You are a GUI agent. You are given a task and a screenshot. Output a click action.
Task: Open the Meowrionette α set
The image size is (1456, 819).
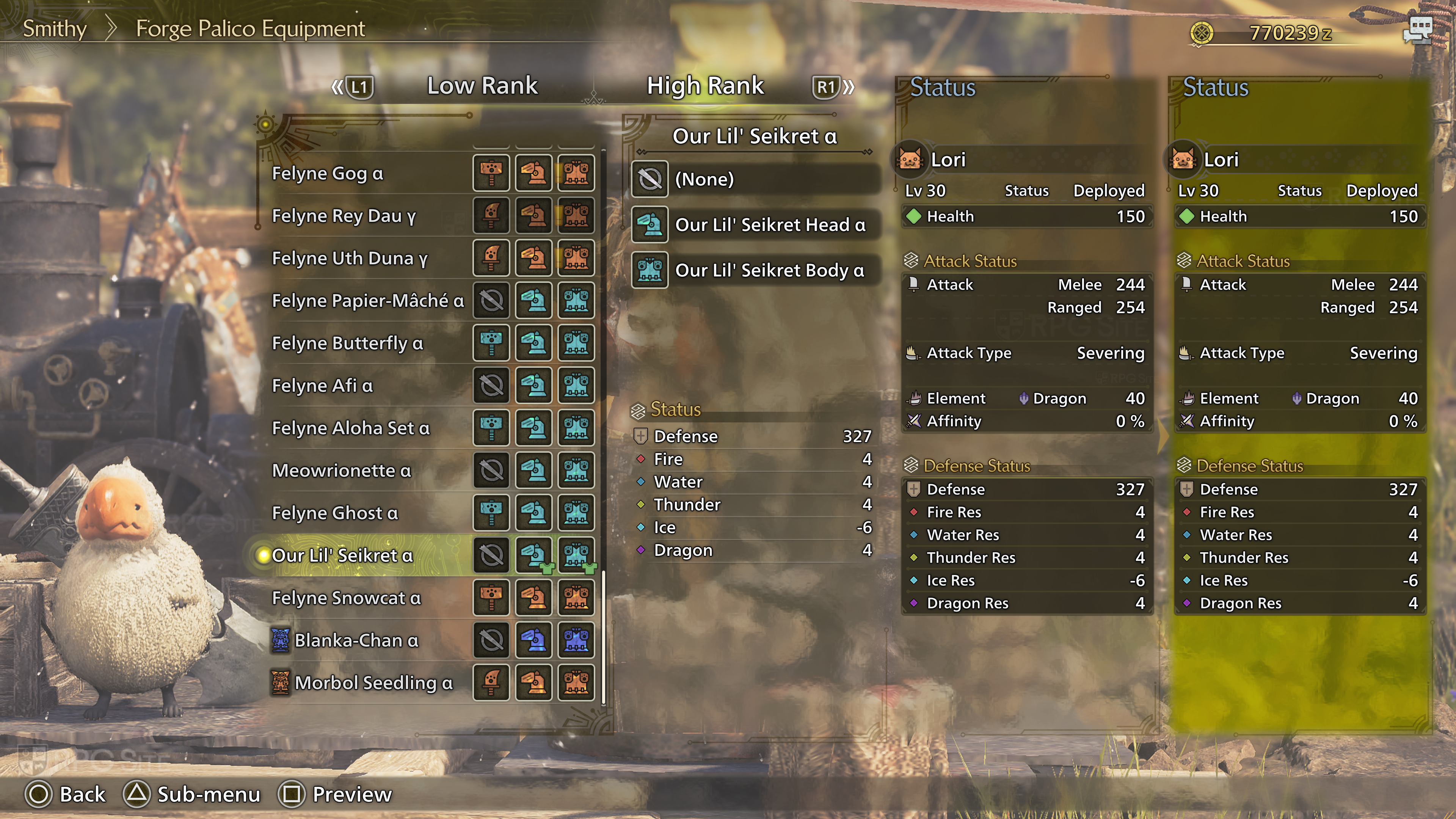(341, 470)
